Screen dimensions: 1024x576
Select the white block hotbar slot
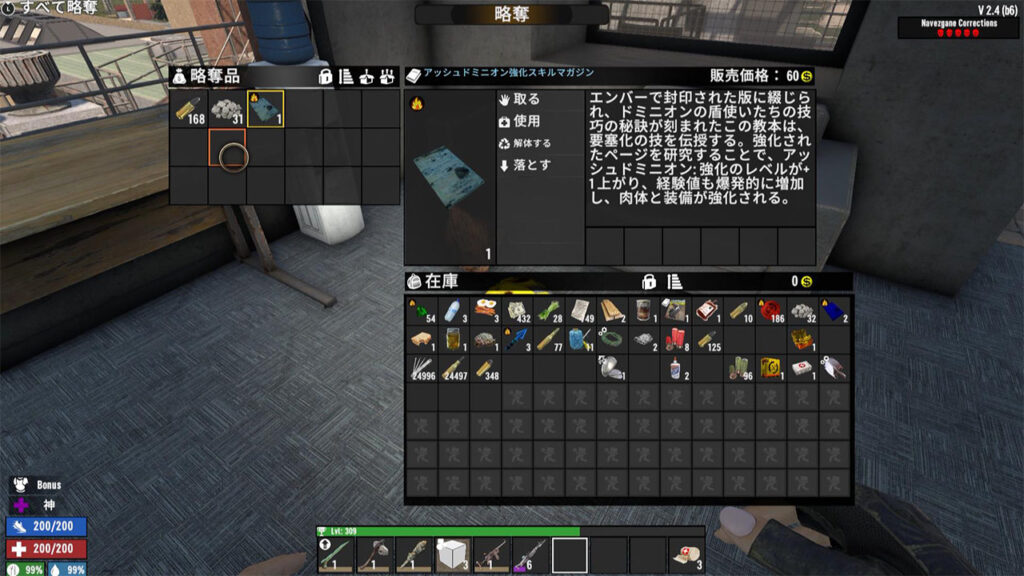453,554
